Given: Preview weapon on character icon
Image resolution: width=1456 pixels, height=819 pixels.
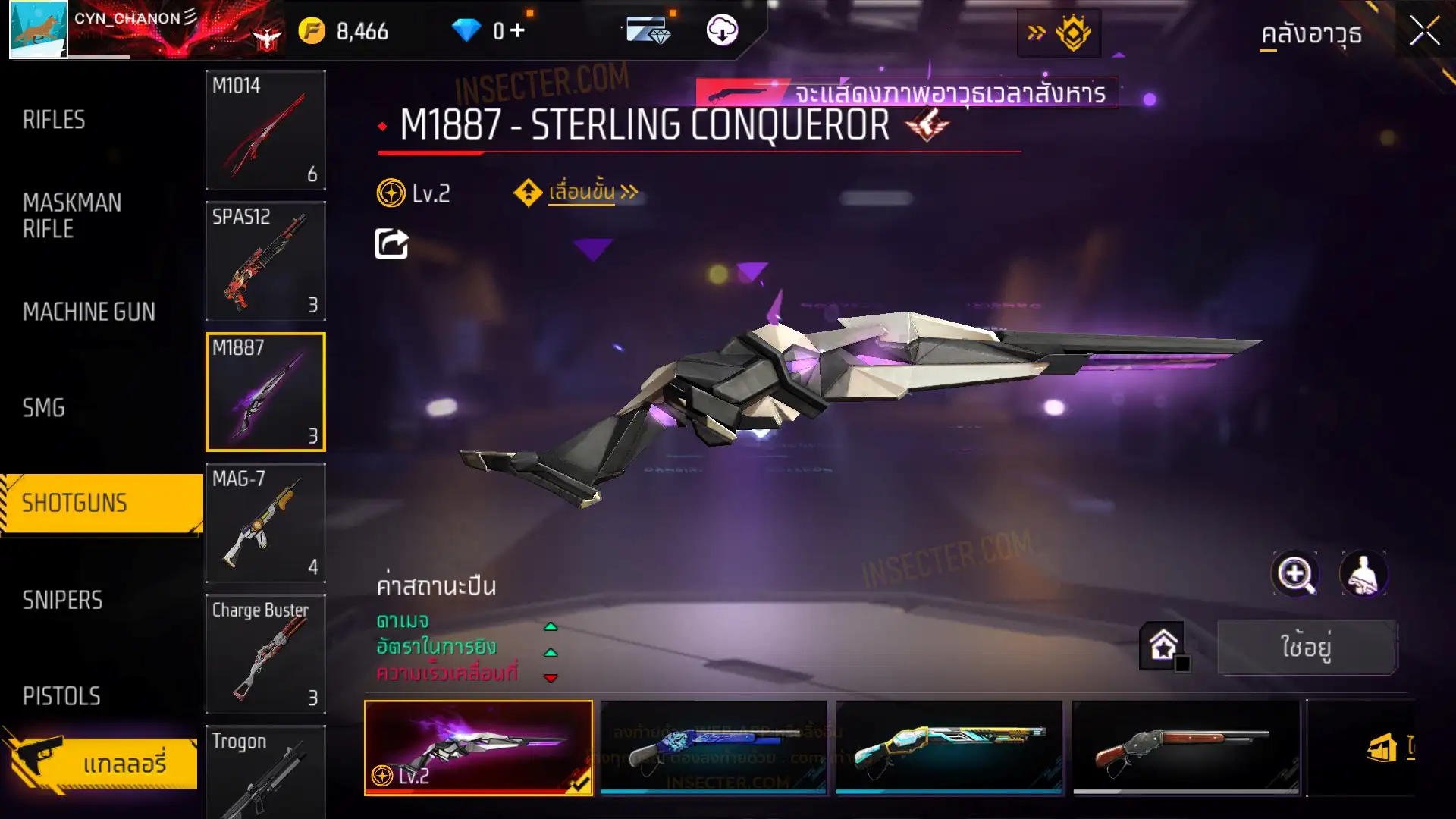Looking at the screenshot, I should click(1363, 574).
